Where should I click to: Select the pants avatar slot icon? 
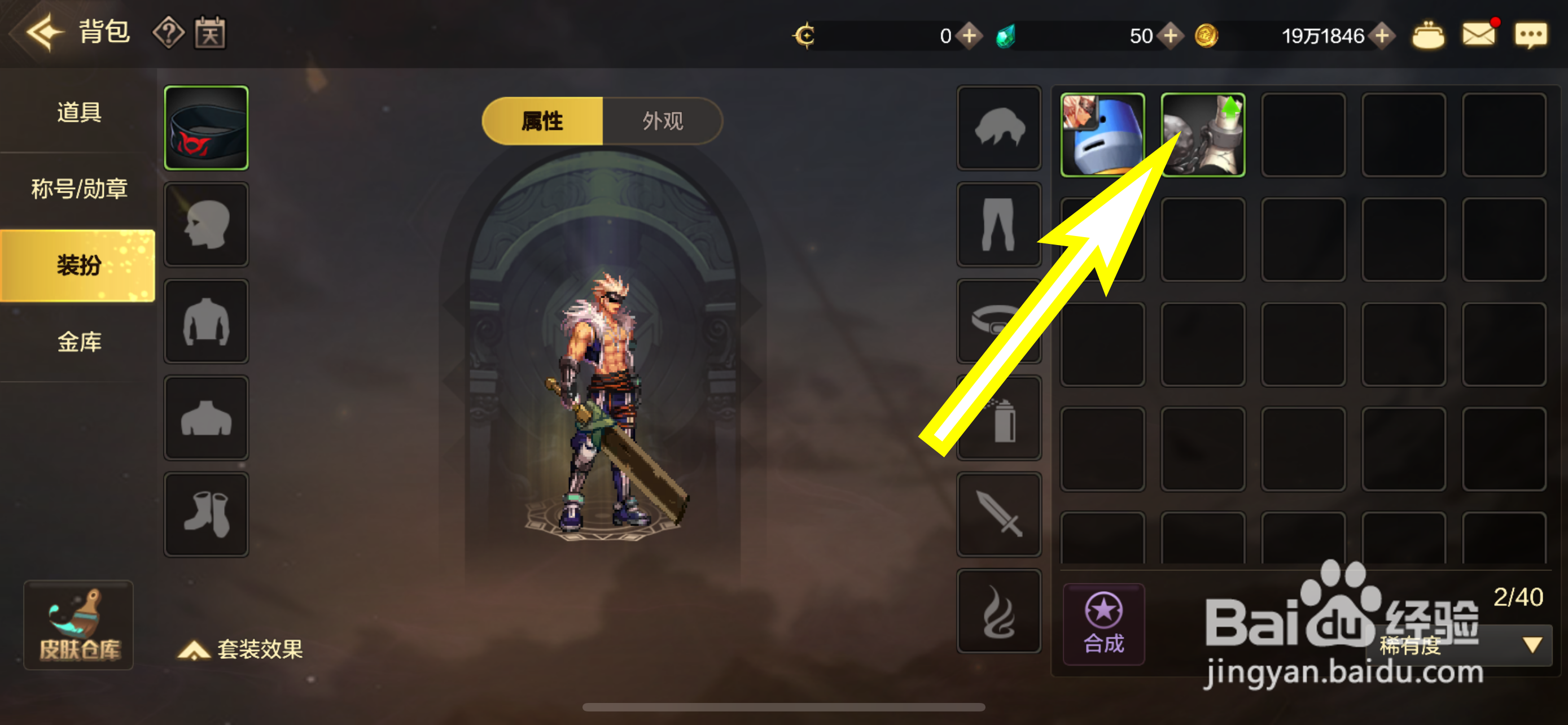998,225
